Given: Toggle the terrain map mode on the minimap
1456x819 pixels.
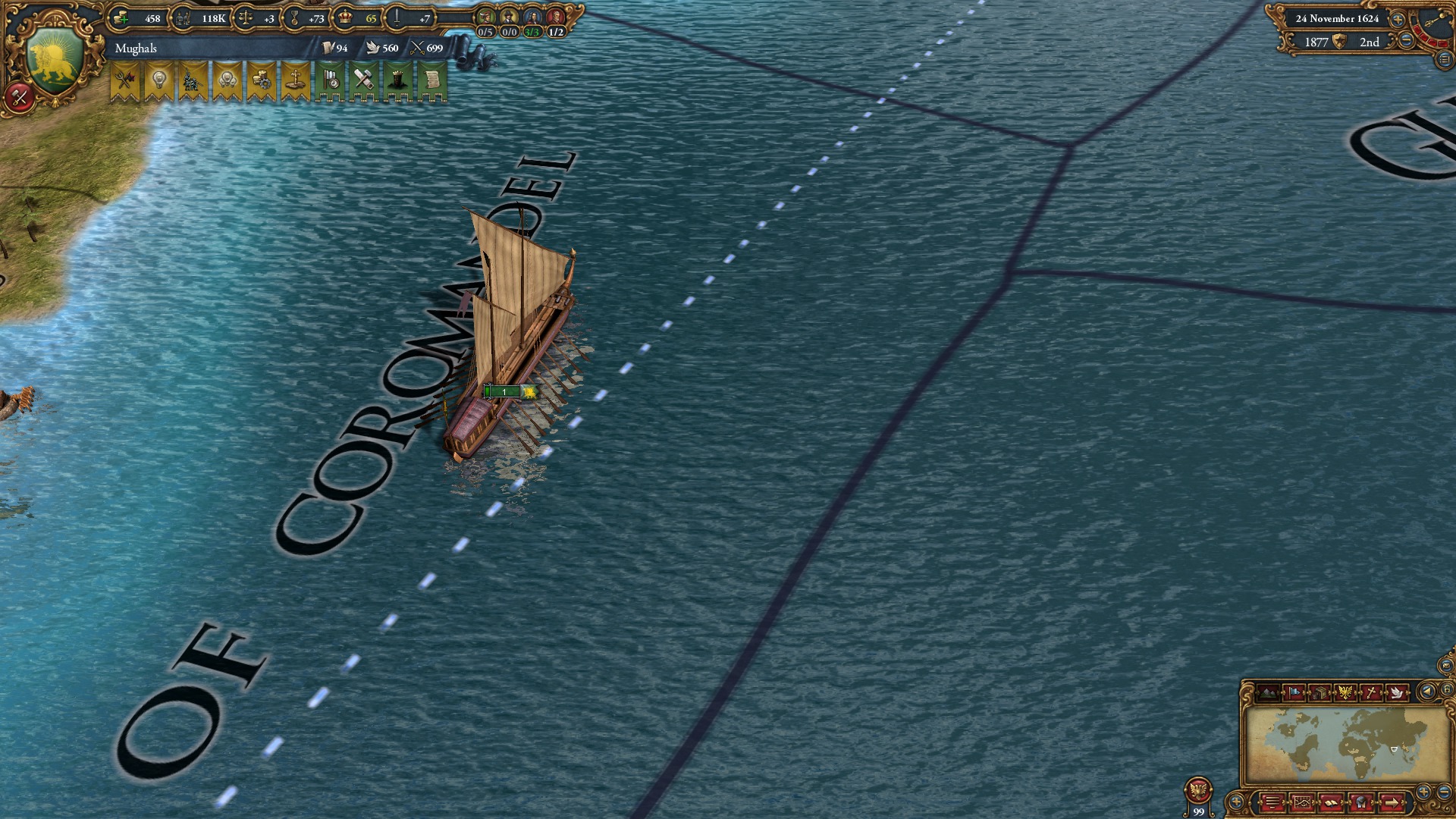Looking at the screenshot, I should coord(1267,692).
